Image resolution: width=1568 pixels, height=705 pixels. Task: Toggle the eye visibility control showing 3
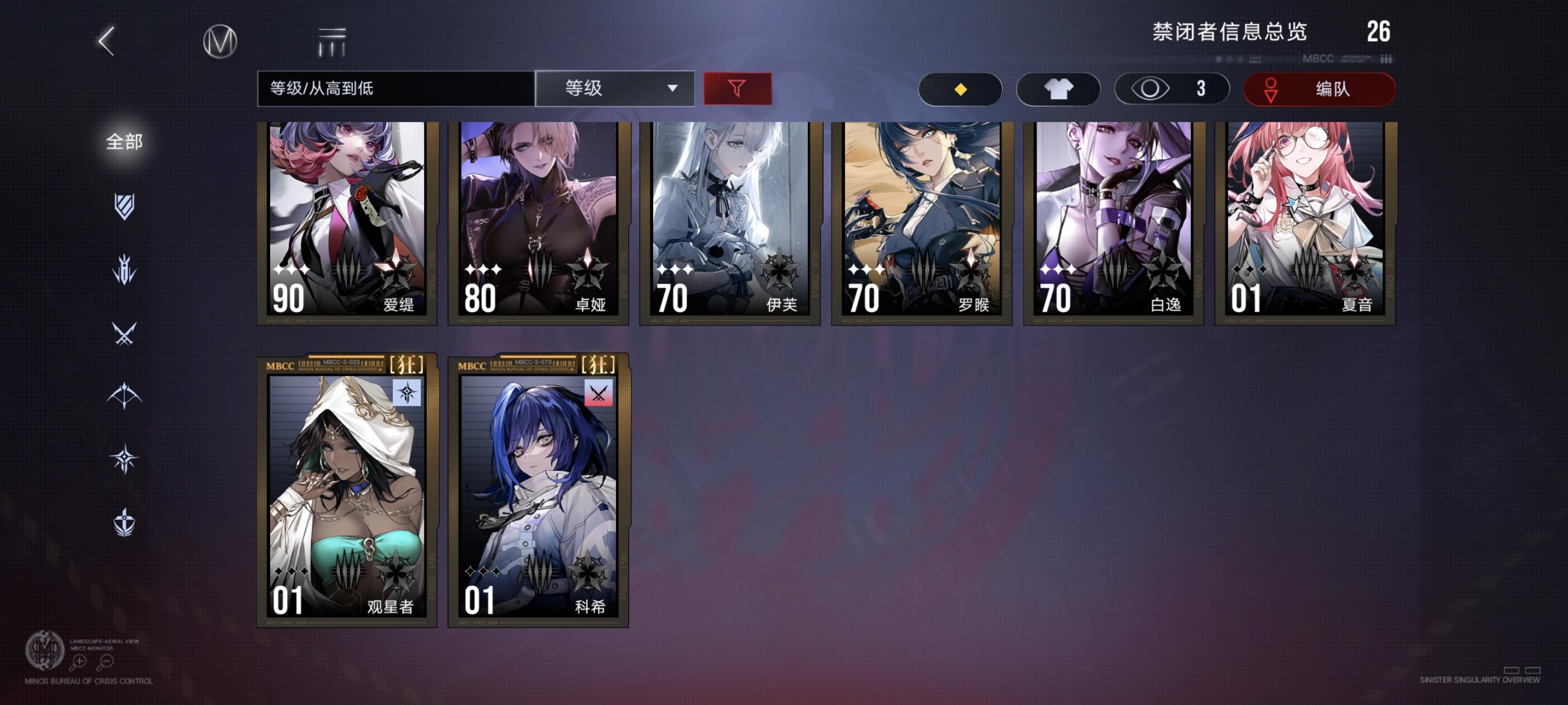(1172, 88)
